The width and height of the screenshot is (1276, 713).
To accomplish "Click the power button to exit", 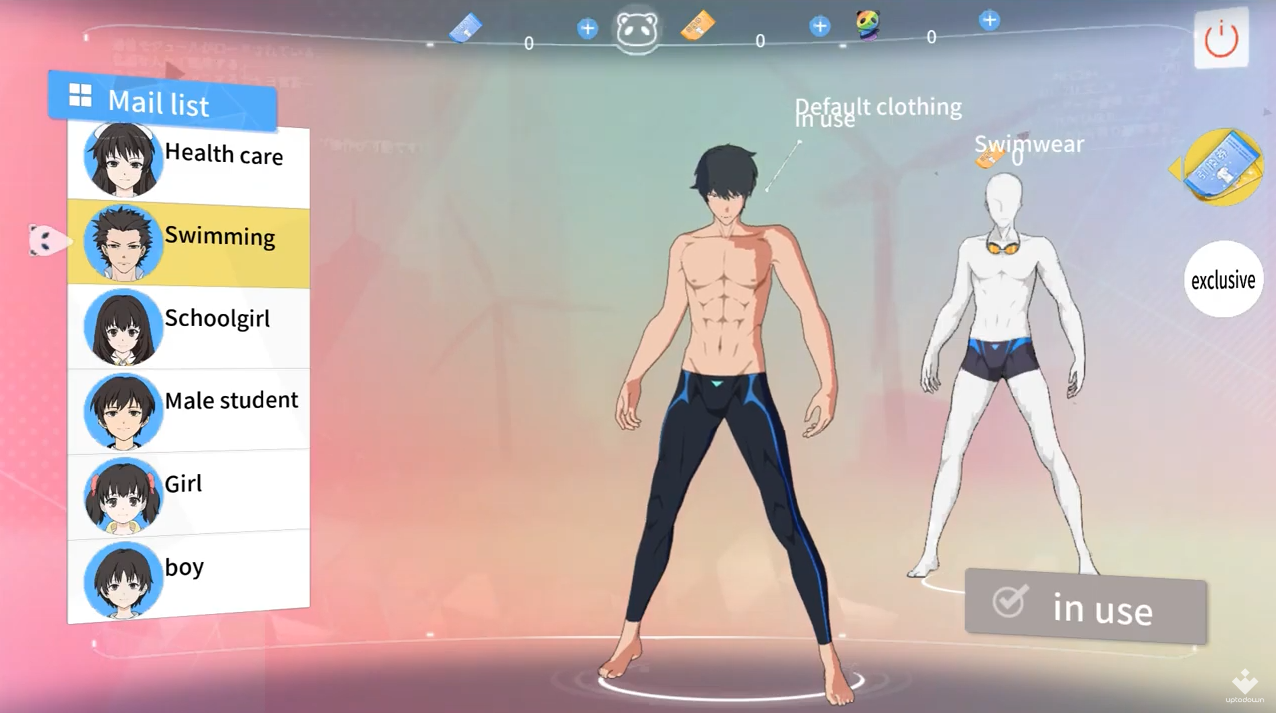I will [1221, 39].
